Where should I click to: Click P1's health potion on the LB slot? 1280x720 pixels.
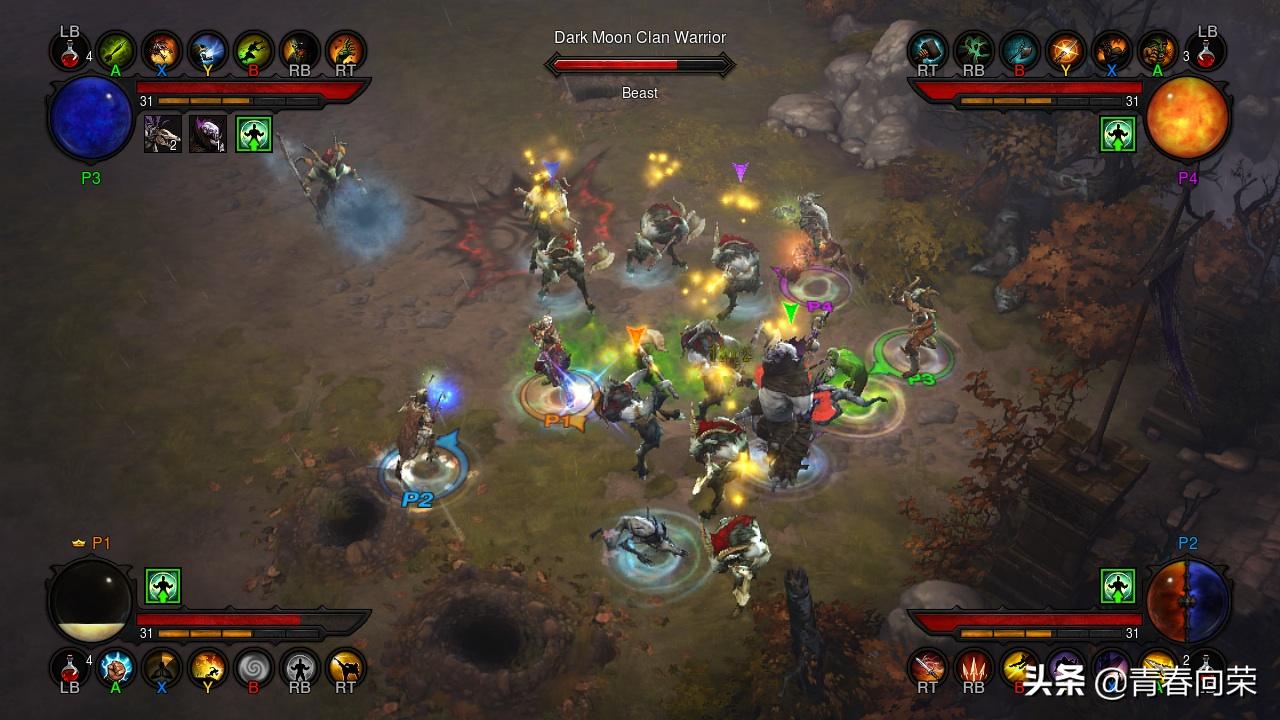[70, 668]
